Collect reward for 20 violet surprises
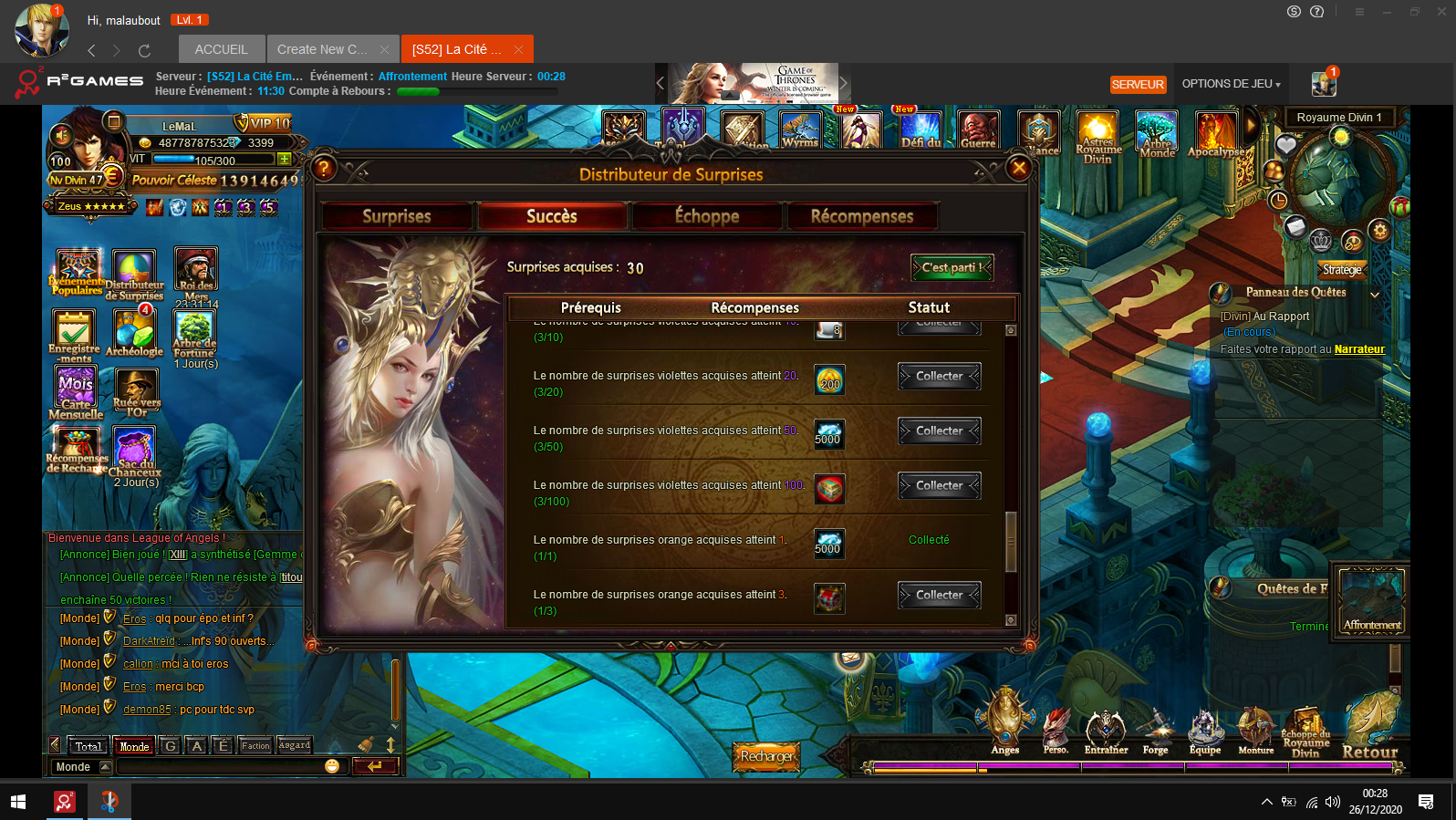The height and width of the screenshot is (820, 1456). [x=939, y=376]
